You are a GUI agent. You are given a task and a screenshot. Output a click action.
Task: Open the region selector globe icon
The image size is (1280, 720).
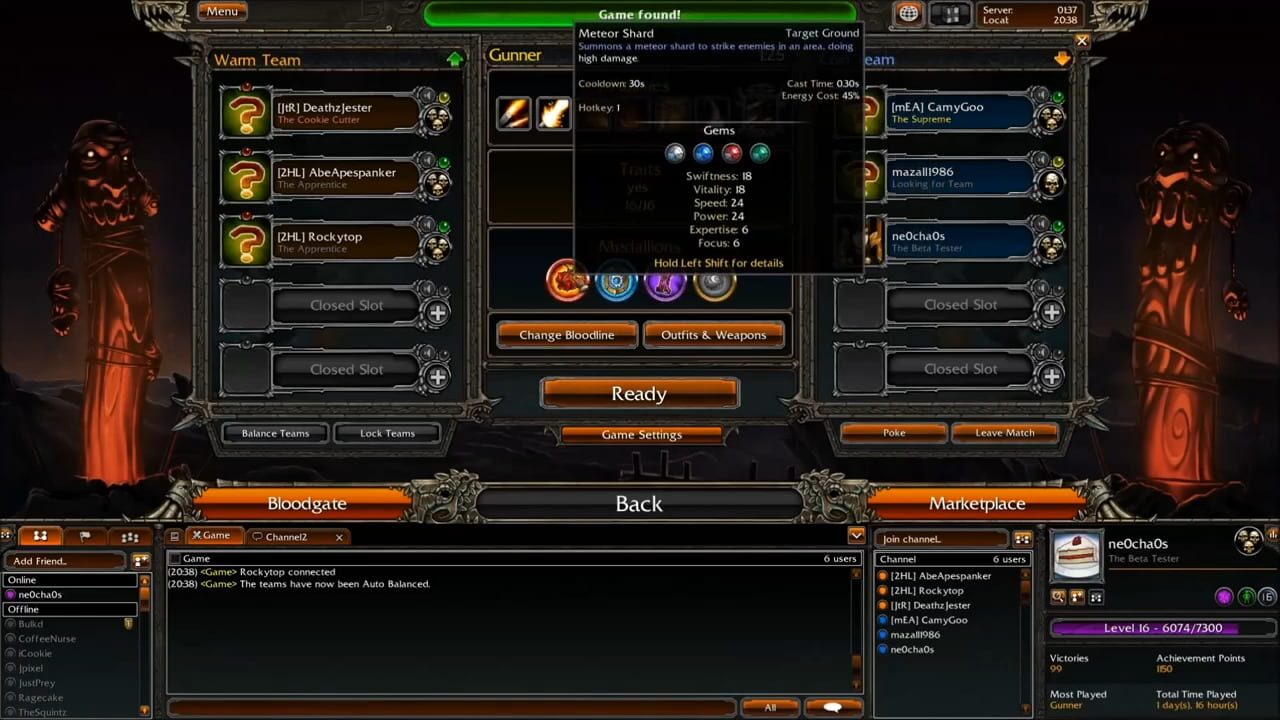[x=908, y=15]
